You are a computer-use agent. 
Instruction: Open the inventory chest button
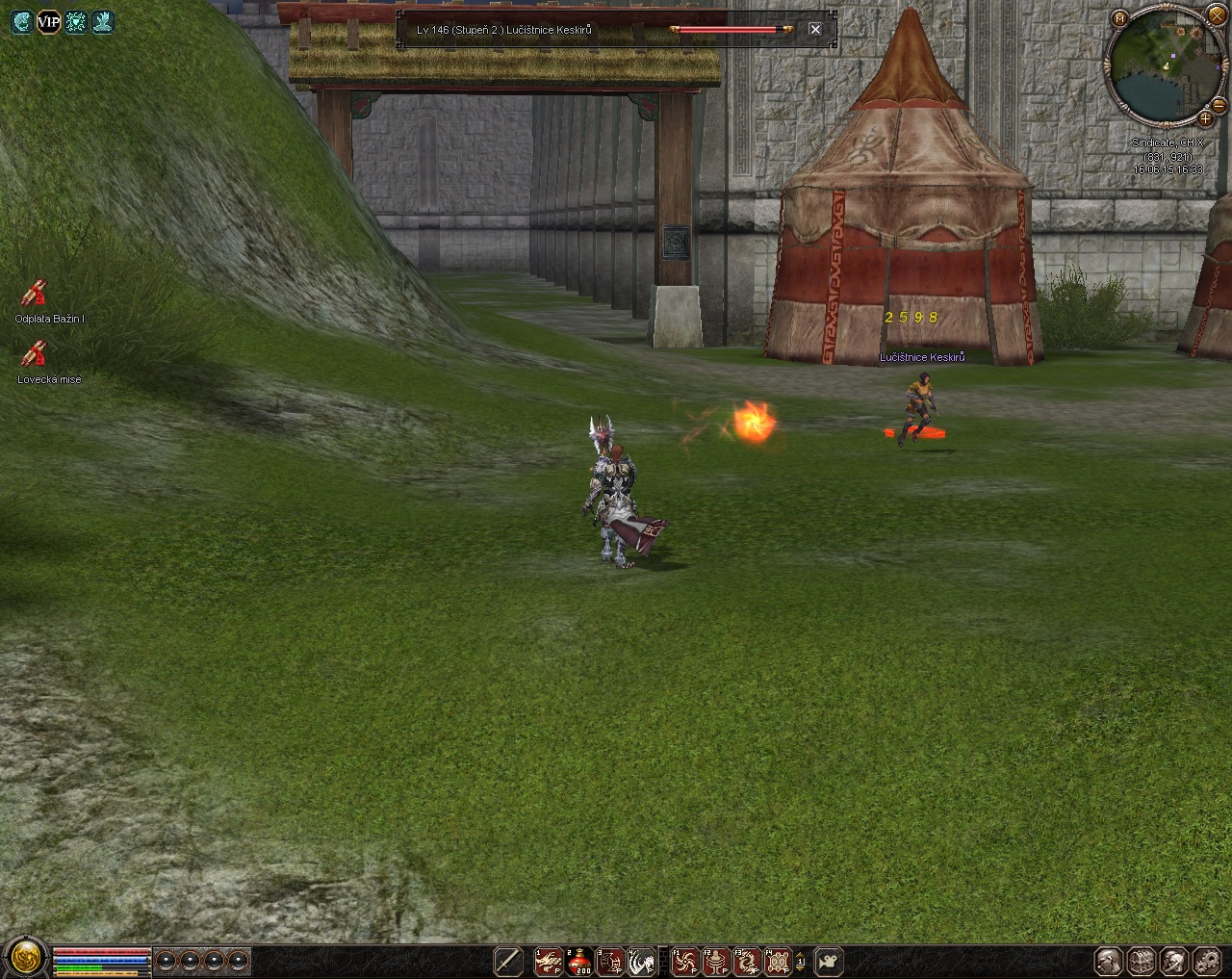1142,961
